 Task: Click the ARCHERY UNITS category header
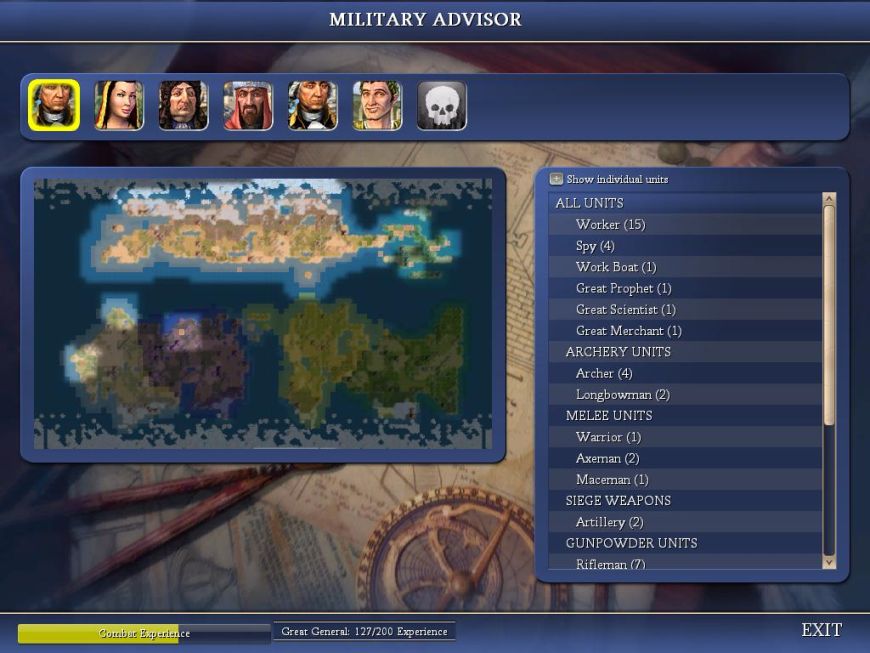click(618, 352)
